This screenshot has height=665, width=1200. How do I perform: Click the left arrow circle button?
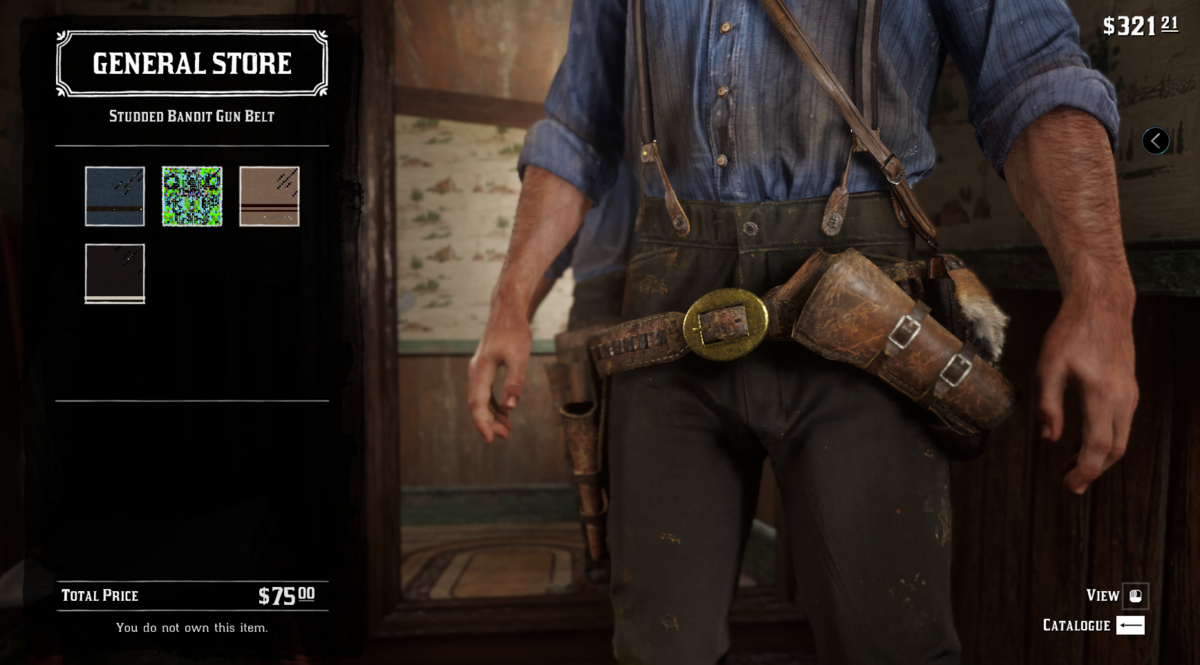[1155, 141]
